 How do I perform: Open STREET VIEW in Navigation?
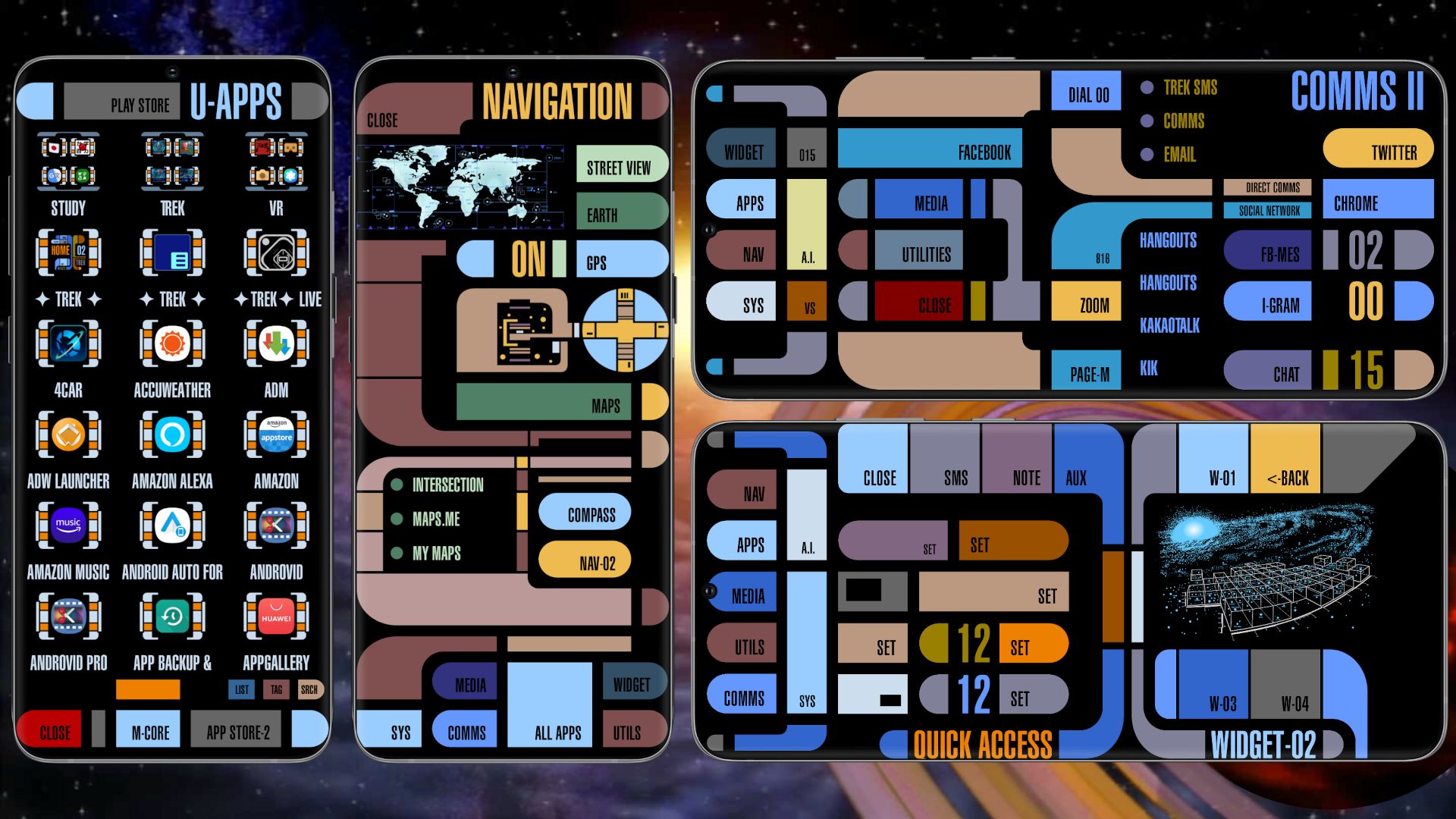point(622,165)
